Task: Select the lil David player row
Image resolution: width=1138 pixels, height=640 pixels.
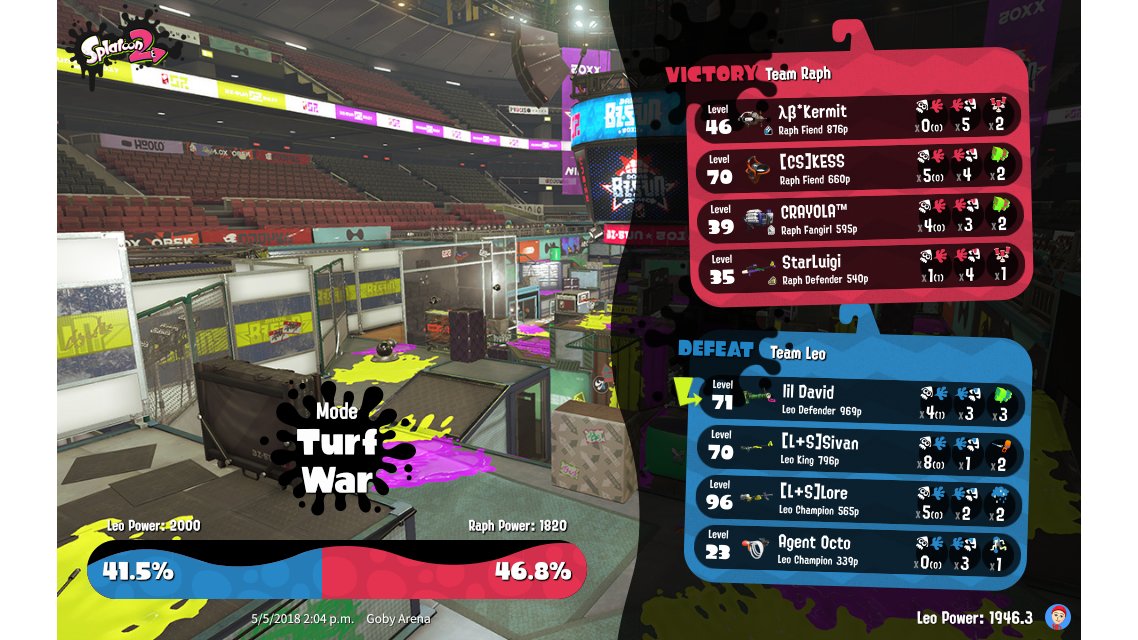Action: pyautogui.click(x=860, y=399)
